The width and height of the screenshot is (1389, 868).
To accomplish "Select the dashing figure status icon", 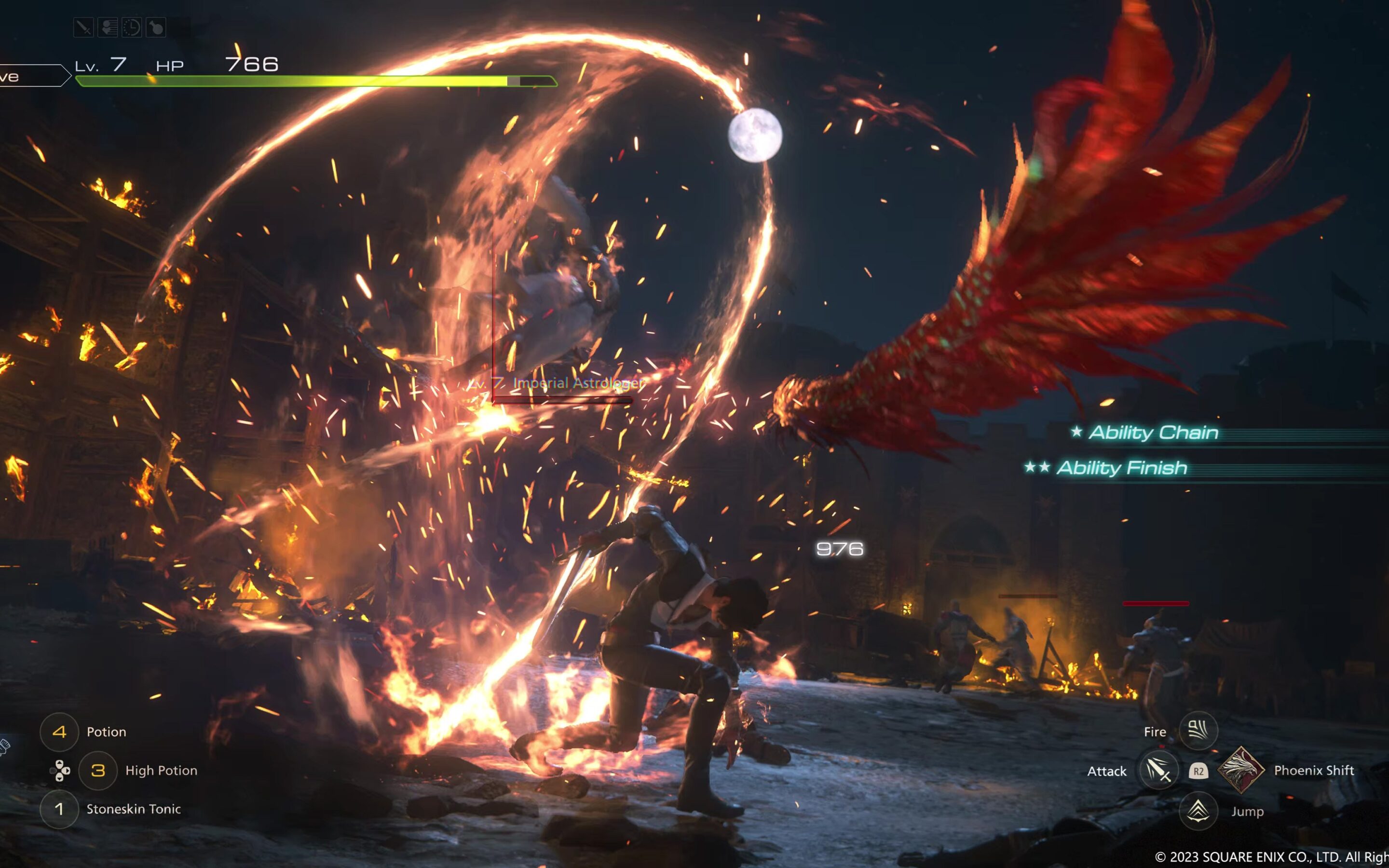I will click(108, 27).
